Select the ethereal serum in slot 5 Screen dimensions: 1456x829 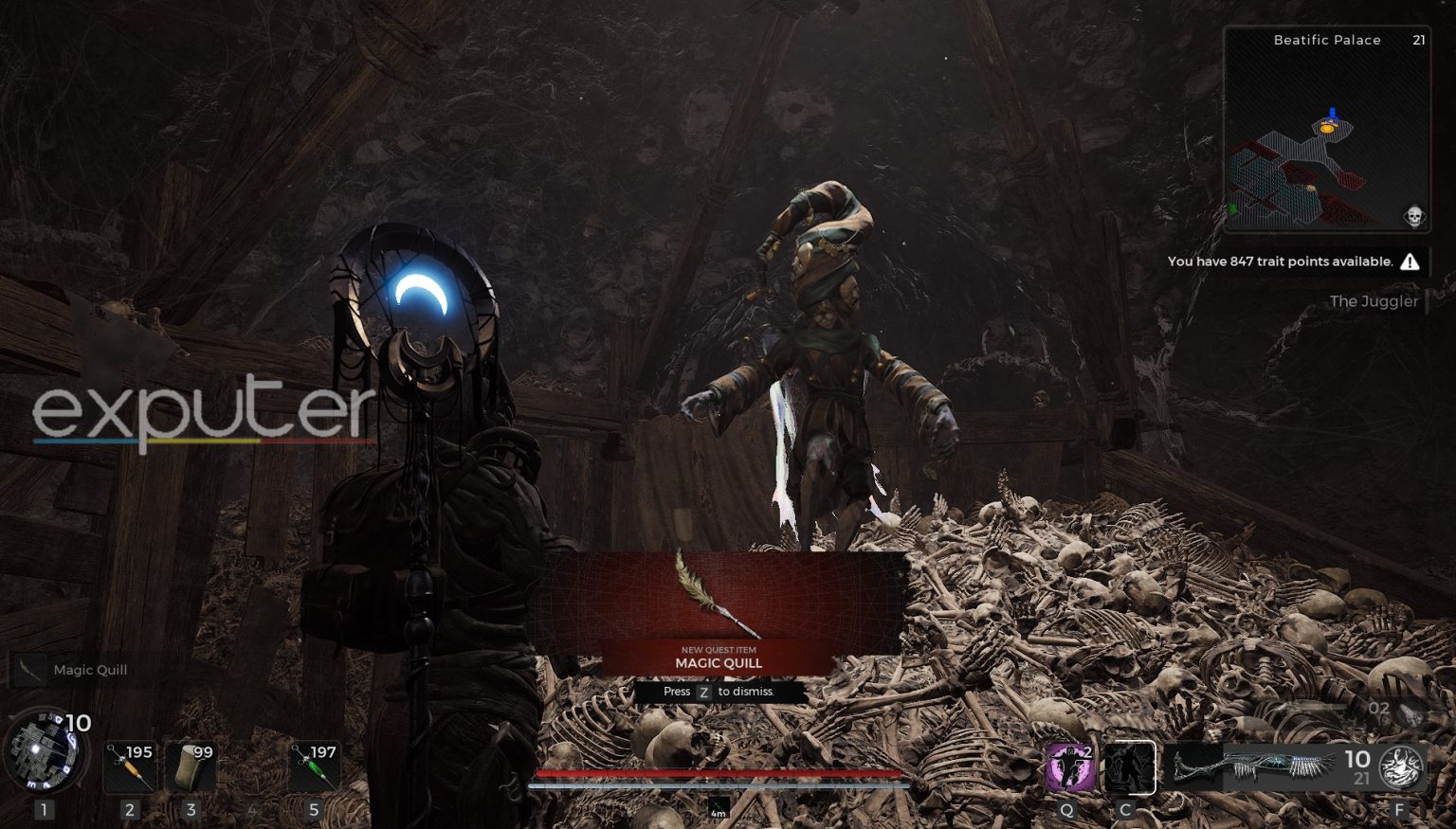pyautogui.click(x=313, y=767)
